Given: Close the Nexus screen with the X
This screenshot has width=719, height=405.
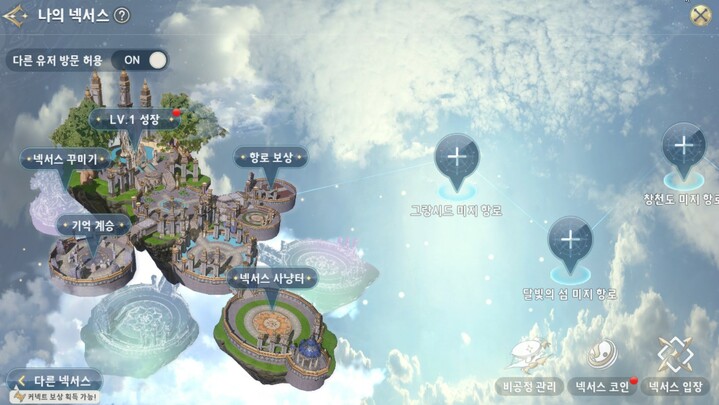Looking at the screenshot, I should pyautogui.click(x=702, y=15).
